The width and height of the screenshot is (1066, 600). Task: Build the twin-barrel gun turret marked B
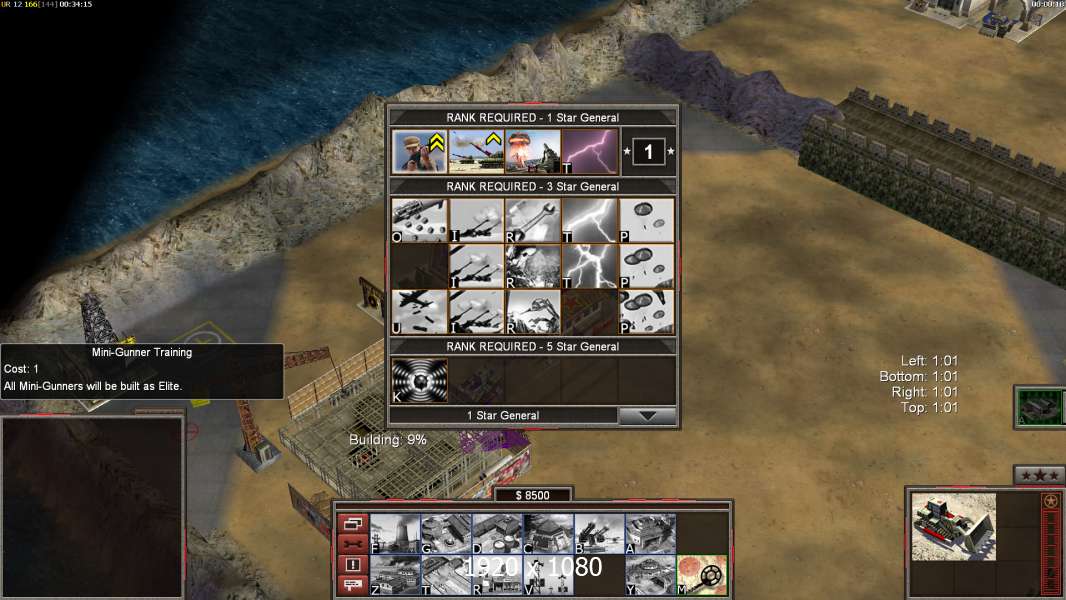point(599,534)
